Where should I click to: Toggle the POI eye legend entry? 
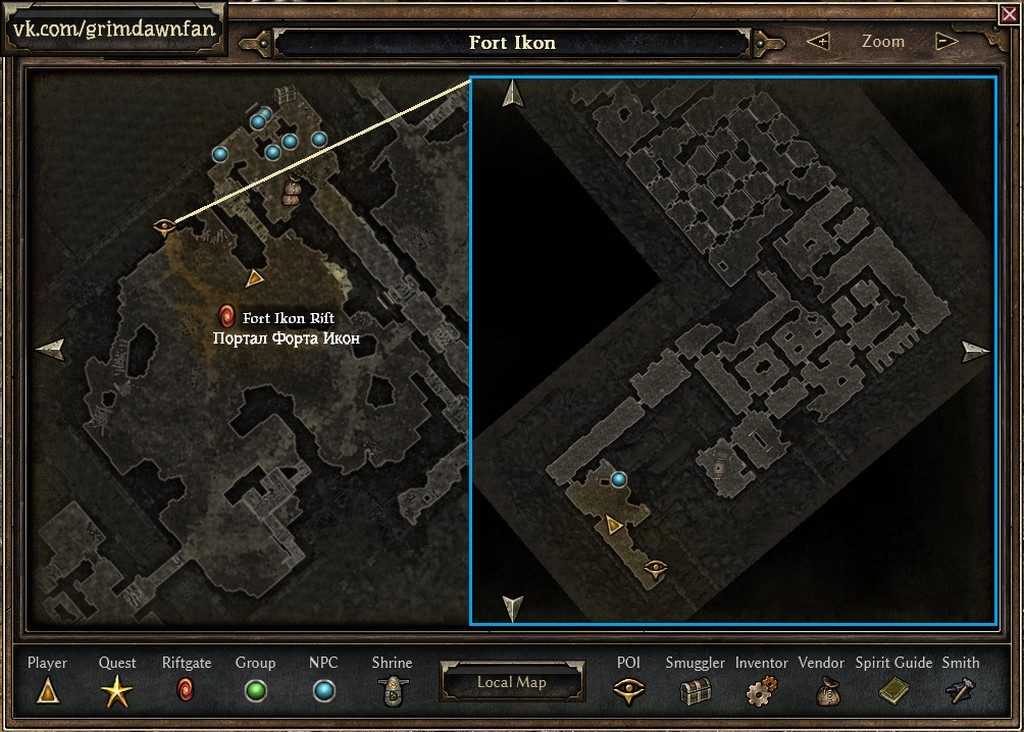click(628, 690)
